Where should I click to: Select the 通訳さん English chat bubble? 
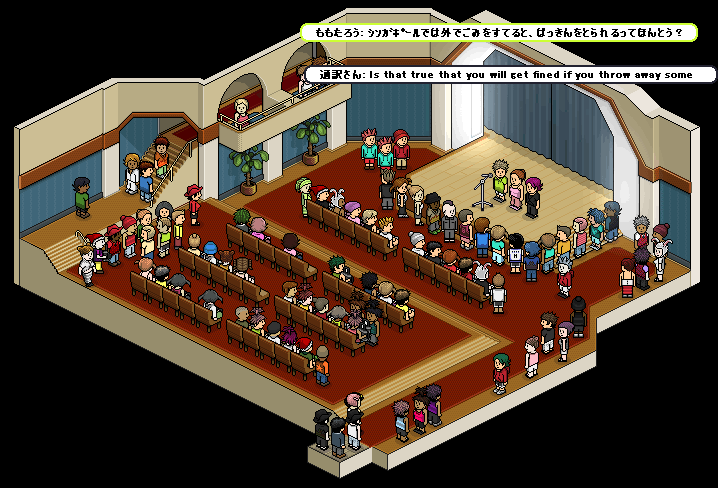pyautogui.click(x=510, y=74)
